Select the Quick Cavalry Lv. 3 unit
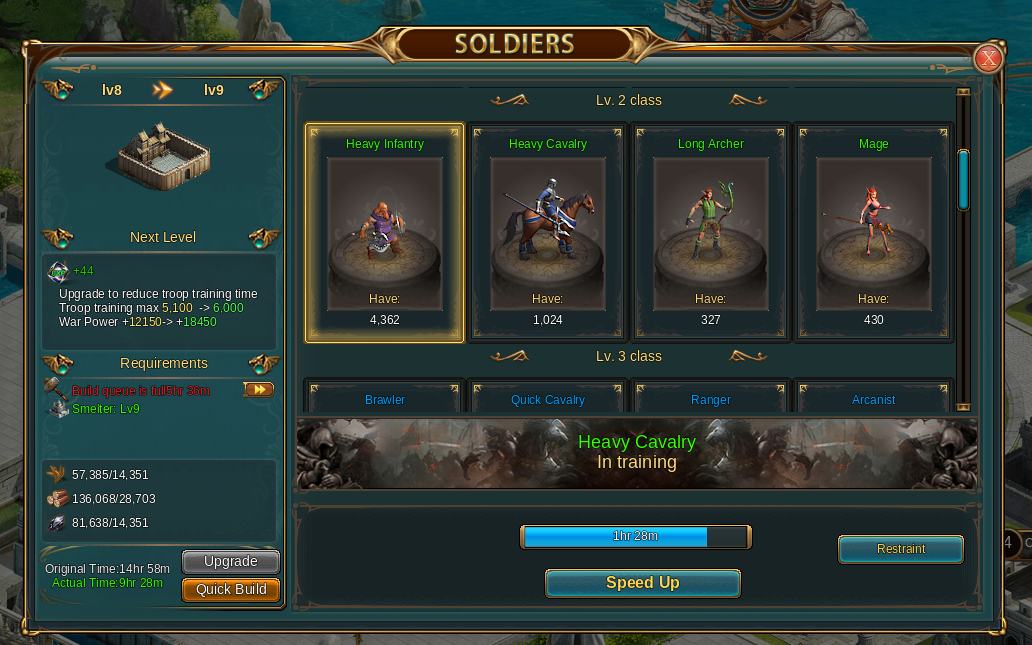The width and height of the screenshot is (1032, 645). click(548, 398)
